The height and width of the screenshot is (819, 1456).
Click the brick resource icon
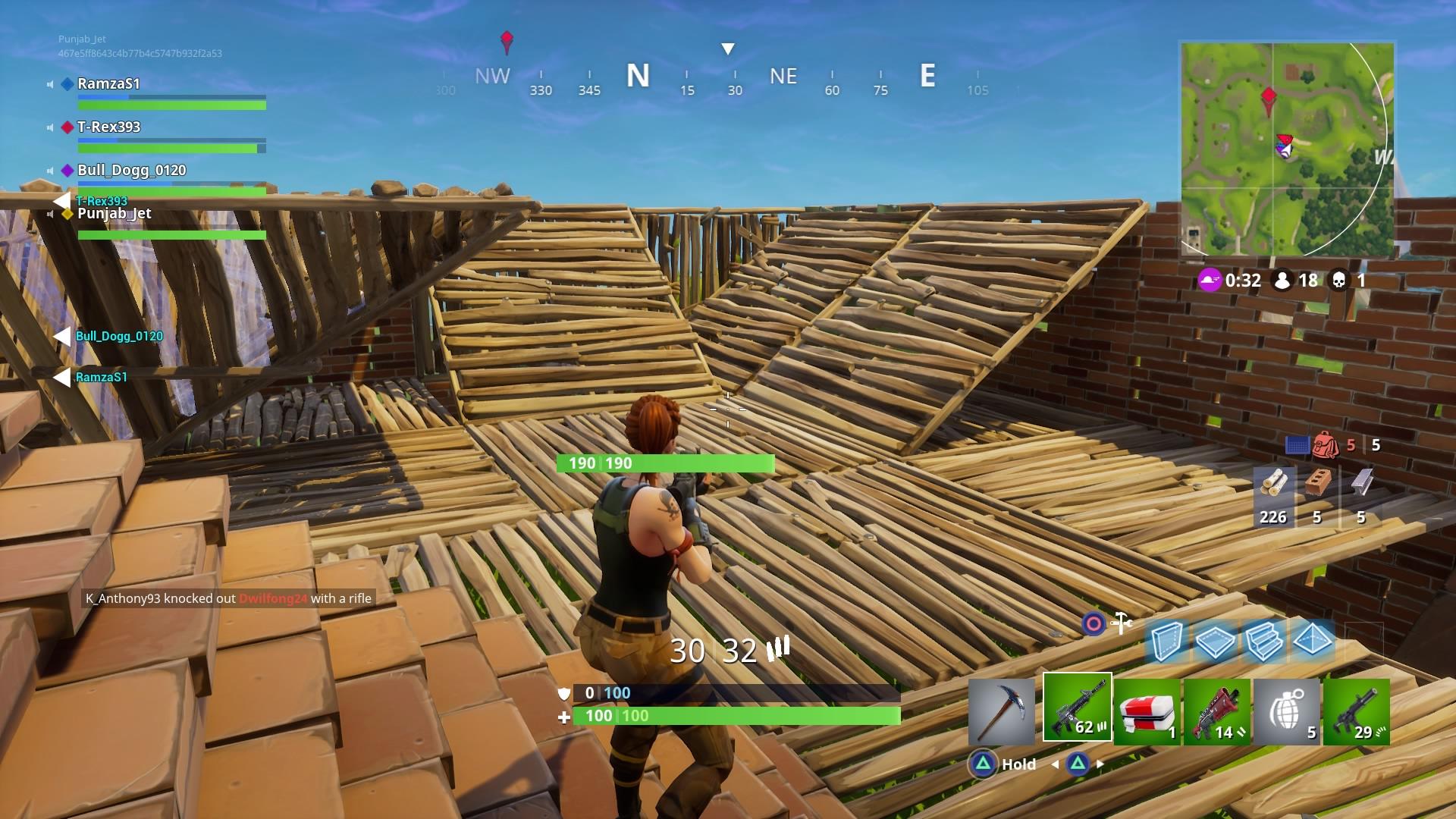[1316, 491]
